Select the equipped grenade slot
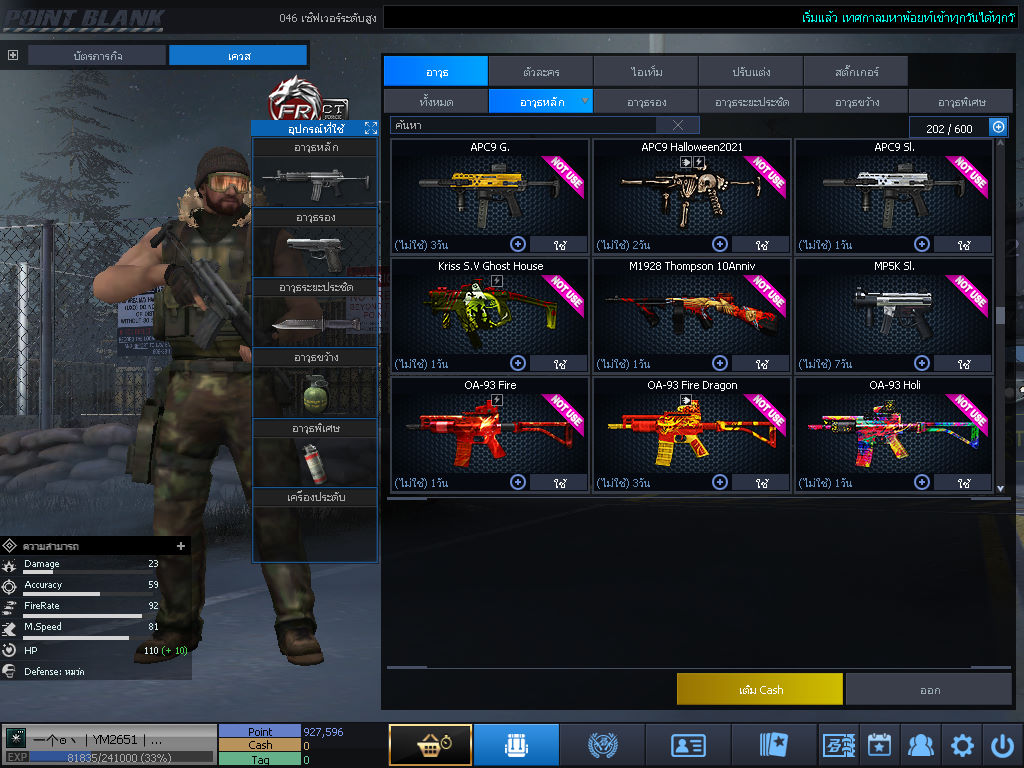 (315, 392)
